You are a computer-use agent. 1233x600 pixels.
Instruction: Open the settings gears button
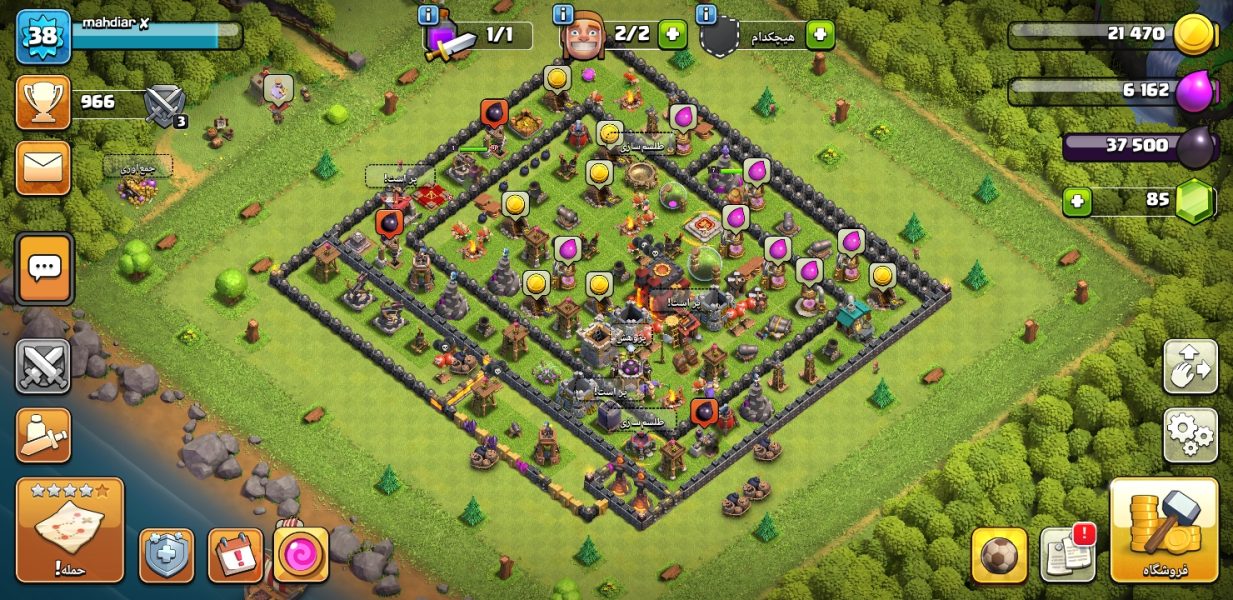[1190, 434]
